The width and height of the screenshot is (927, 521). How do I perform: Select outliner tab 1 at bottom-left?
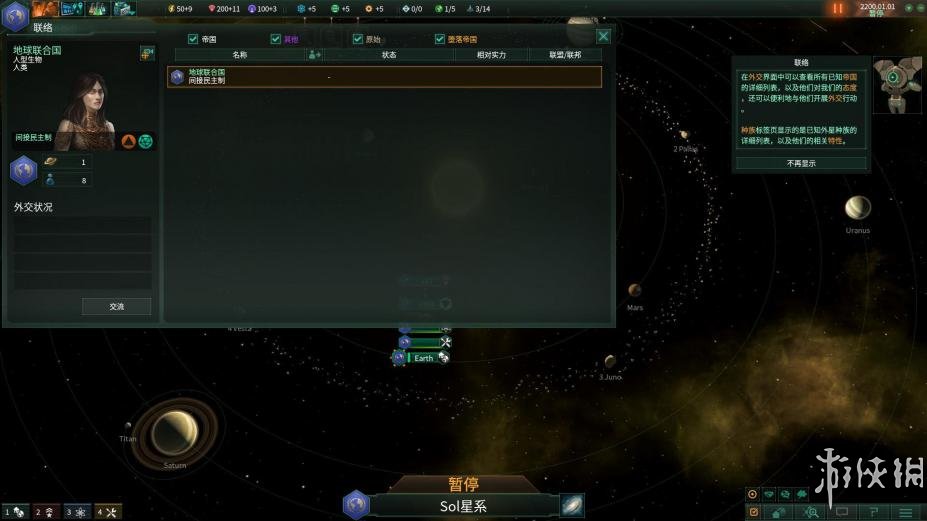(x=14, y=512)
